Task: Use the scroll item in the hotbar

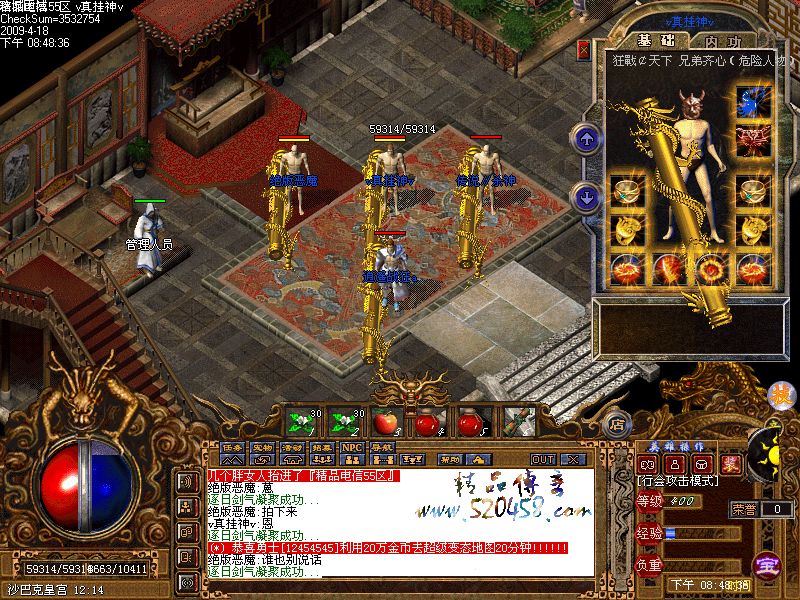Action: pyautogui.click(x=516, y=422)
